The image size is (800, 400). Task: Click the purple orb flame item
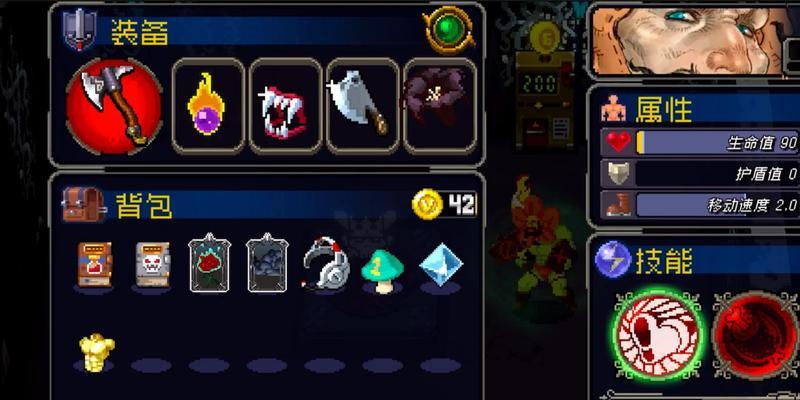pyautogui.click(x=210, y=103)
